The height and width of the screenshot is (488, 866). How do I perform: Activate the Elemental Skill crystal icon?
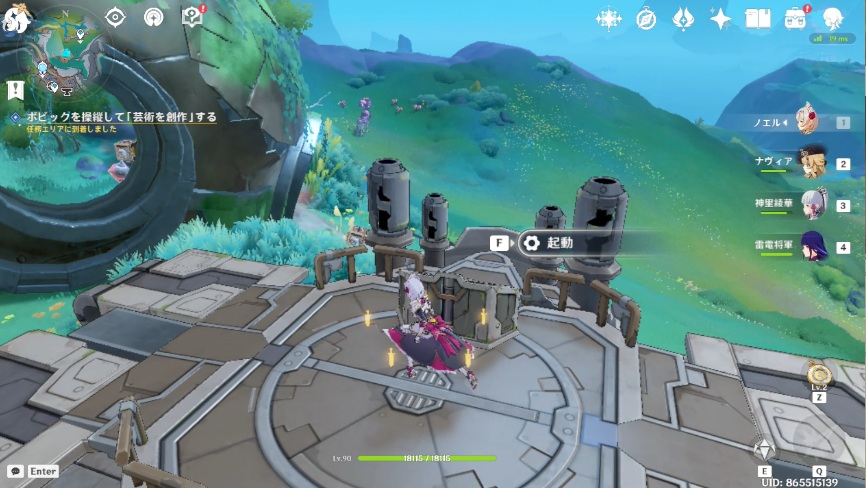click(765, 449)
